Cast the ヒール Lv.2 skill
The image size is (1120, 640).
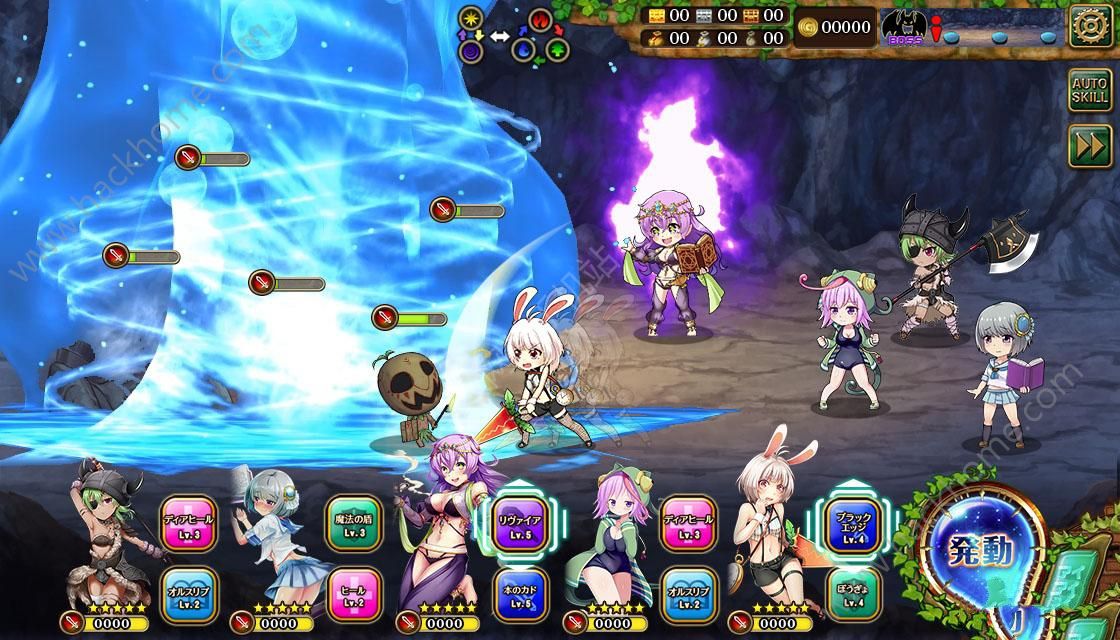(352, 592)
